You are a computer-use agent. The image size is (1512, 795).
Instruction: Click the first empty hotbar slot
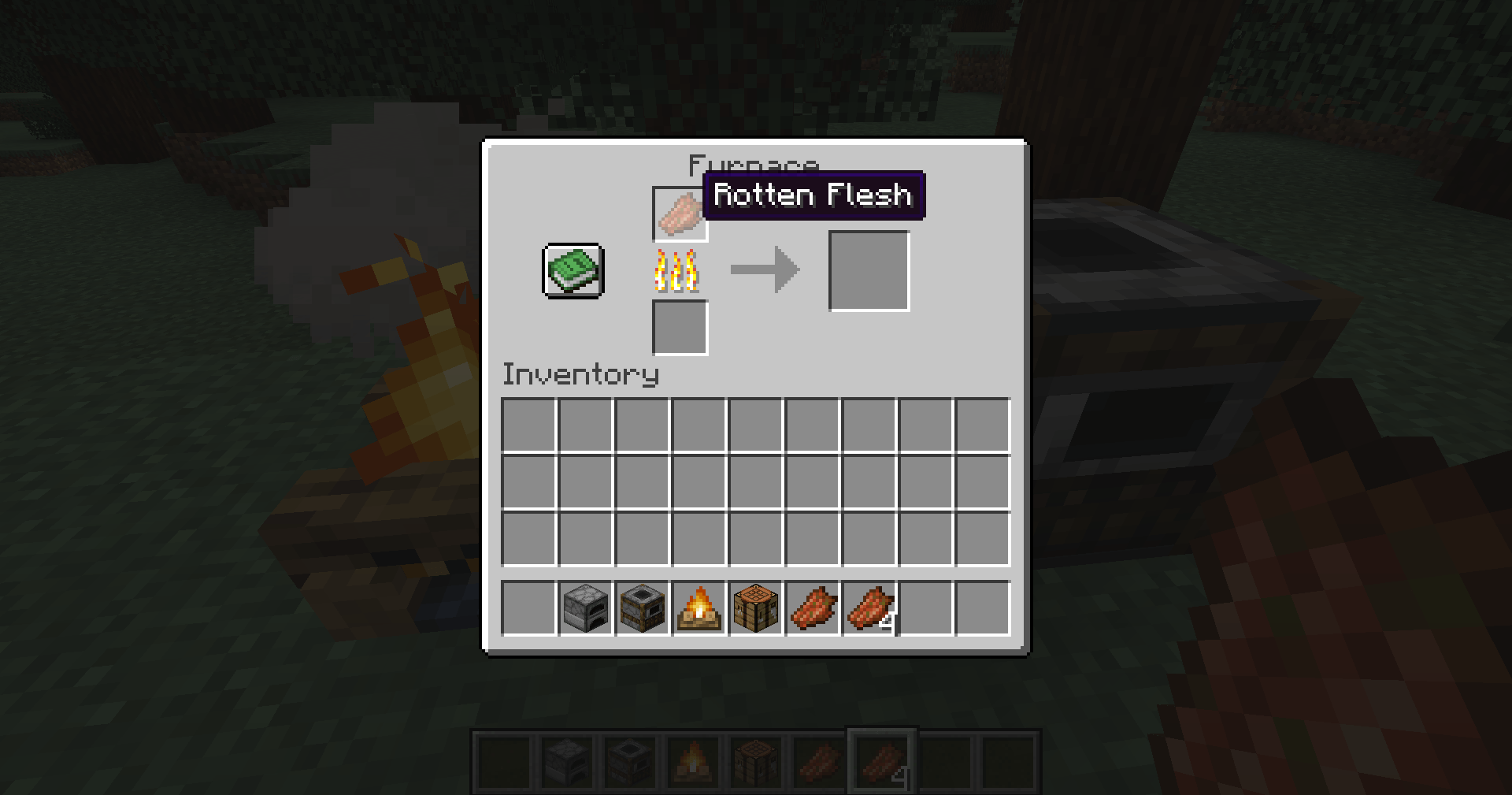click(x=528, y=607)
